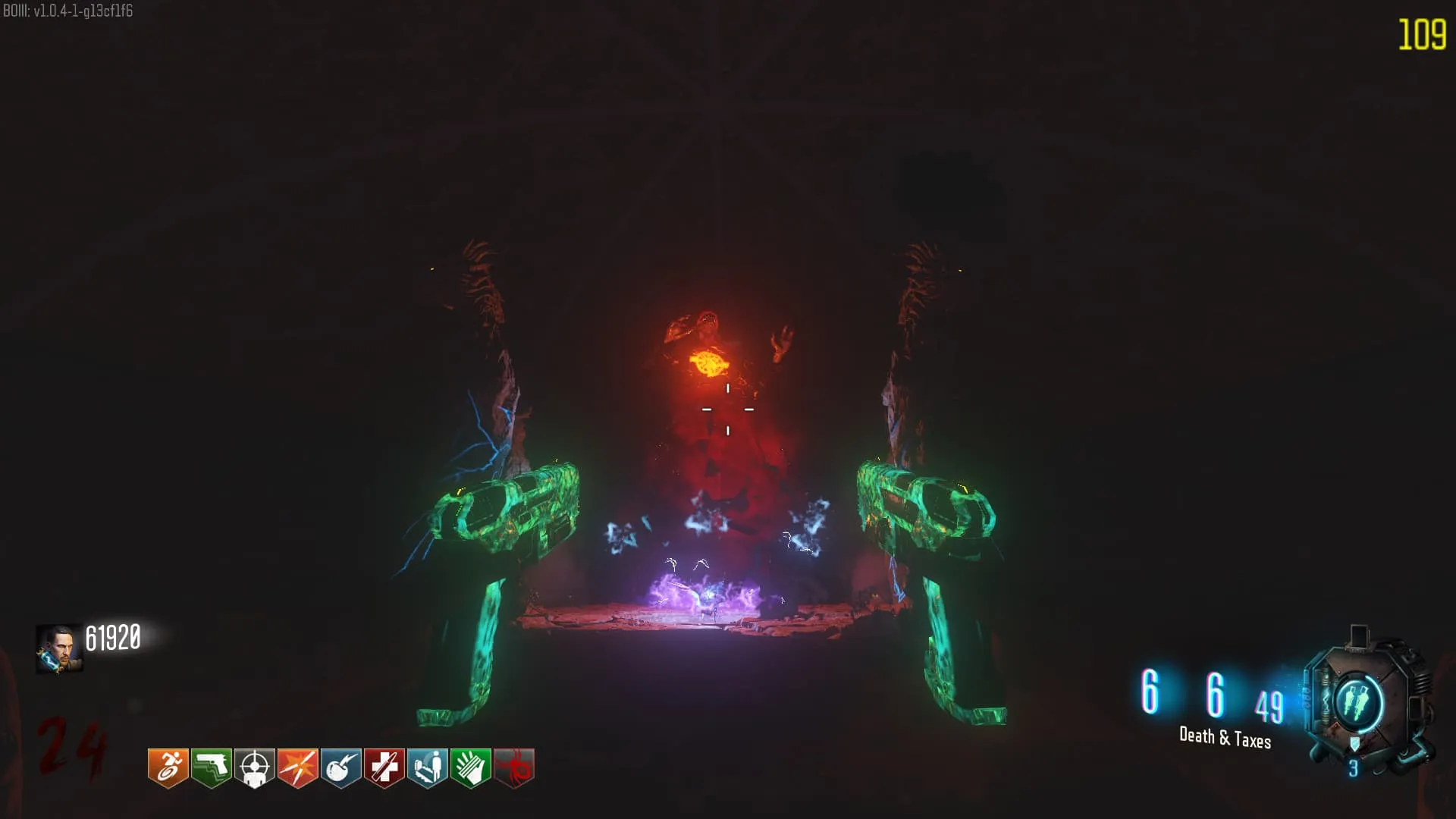1456x819 pixels.
Task: Activate the twin-monkey-bomb tactical icon
Action: 1357,701
